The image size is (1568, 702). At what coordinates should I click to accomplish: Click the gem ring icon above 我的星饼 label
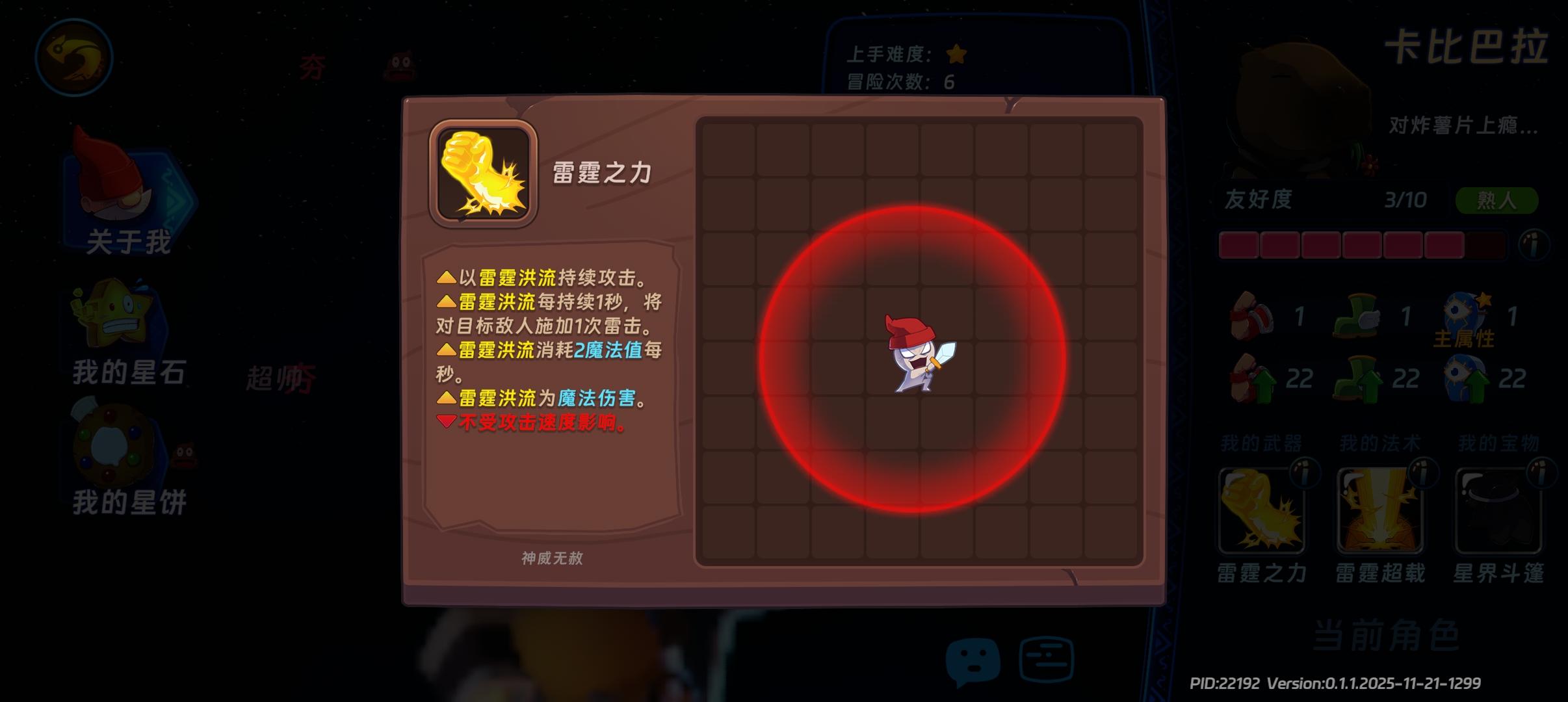pyautogui.click(x=111, y=445)
